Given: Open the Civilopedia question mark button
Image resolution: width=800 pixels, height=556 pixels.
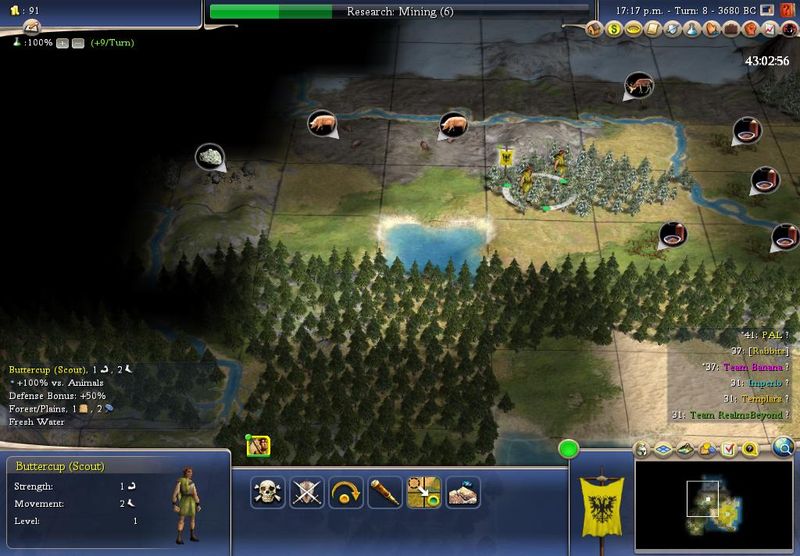Looking at the screenshot, I should point(747,447).
